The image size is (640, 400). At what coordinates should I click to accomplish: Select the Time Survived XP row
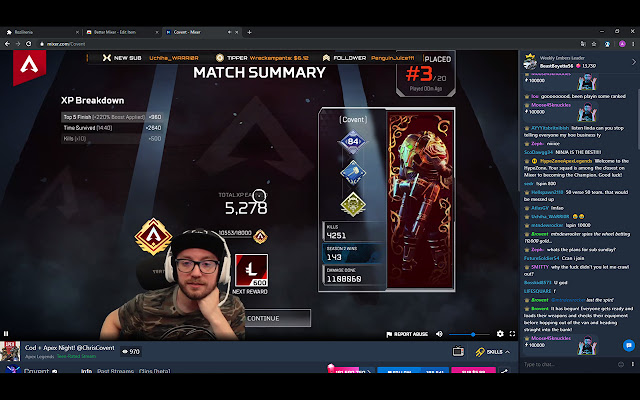112,127
